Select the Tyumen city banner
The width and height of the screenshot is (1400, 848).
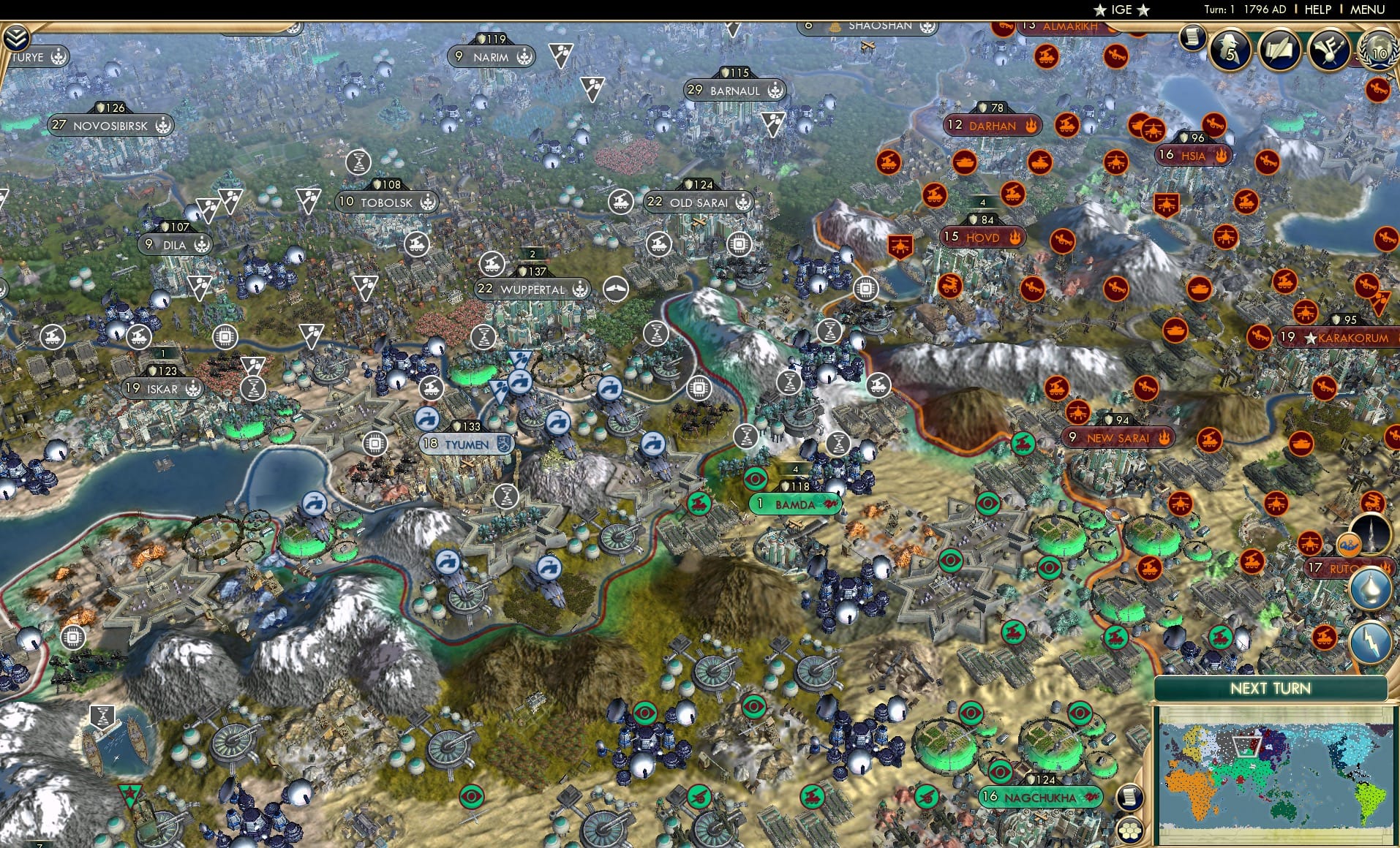point(466,444)
